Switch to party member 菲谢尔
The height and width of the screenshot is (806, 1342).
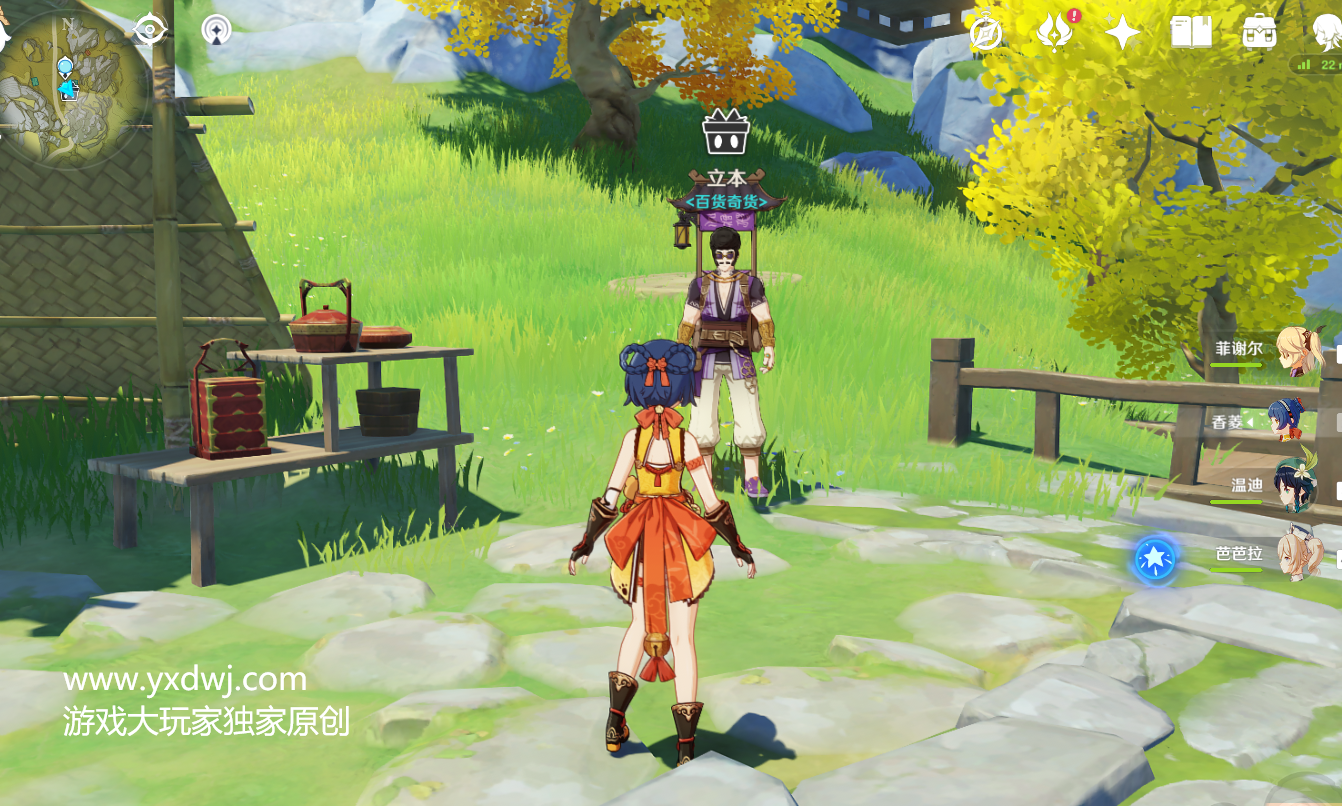point(1299,351)
